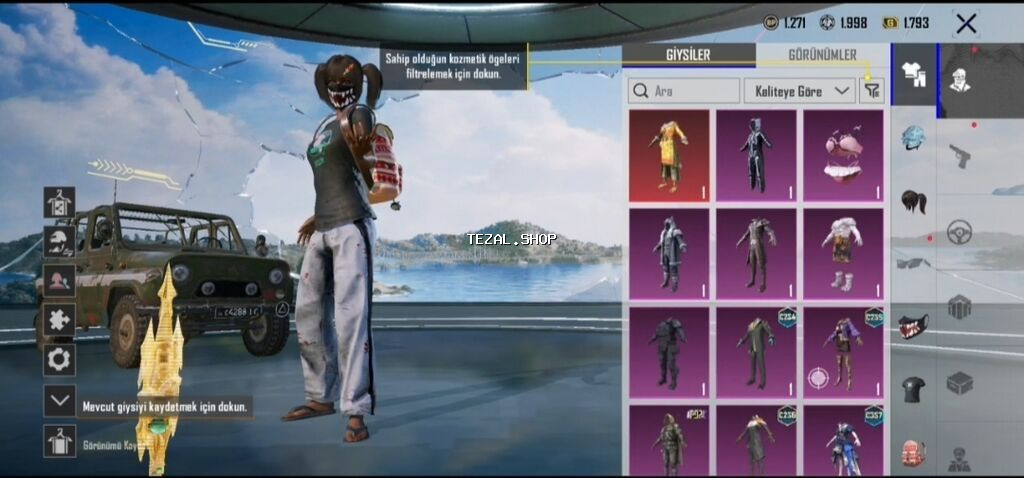Click the Ara search field

coord(684,91)
